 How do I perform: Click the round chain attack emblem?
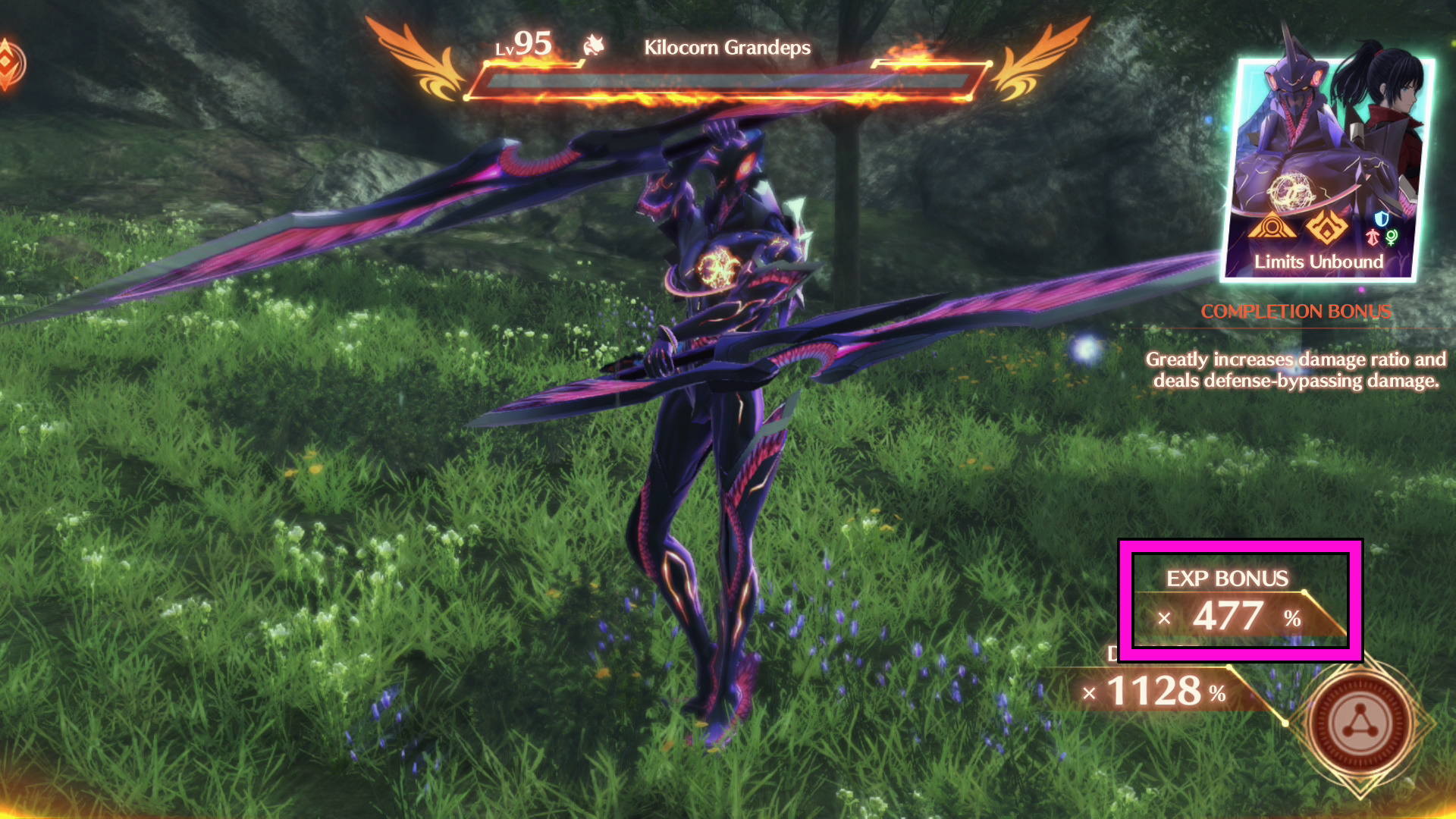click(x=1361, y=724)
